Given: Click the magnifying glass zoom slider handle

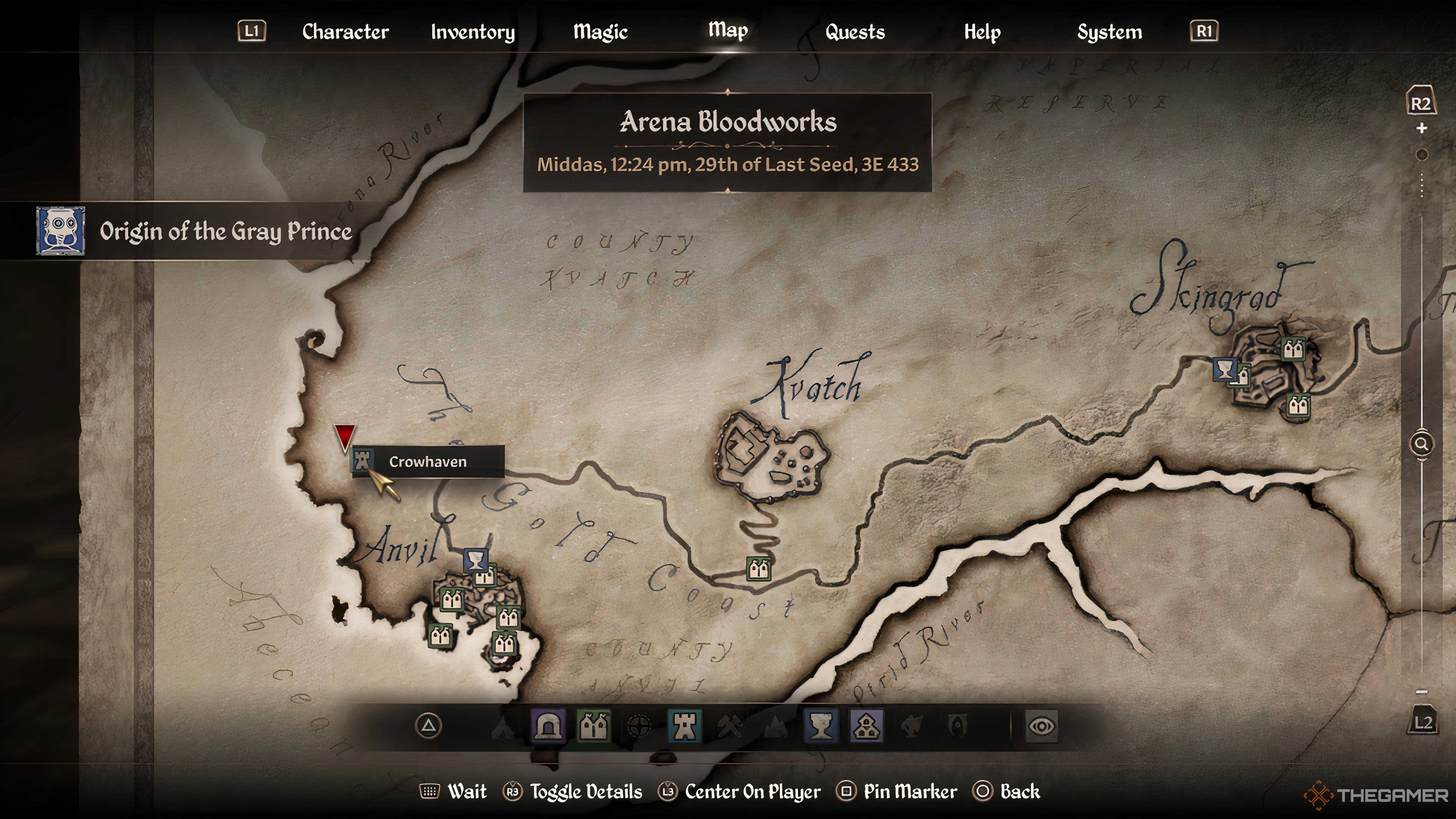Looking at the screenshot, I should pos(1421,444).
